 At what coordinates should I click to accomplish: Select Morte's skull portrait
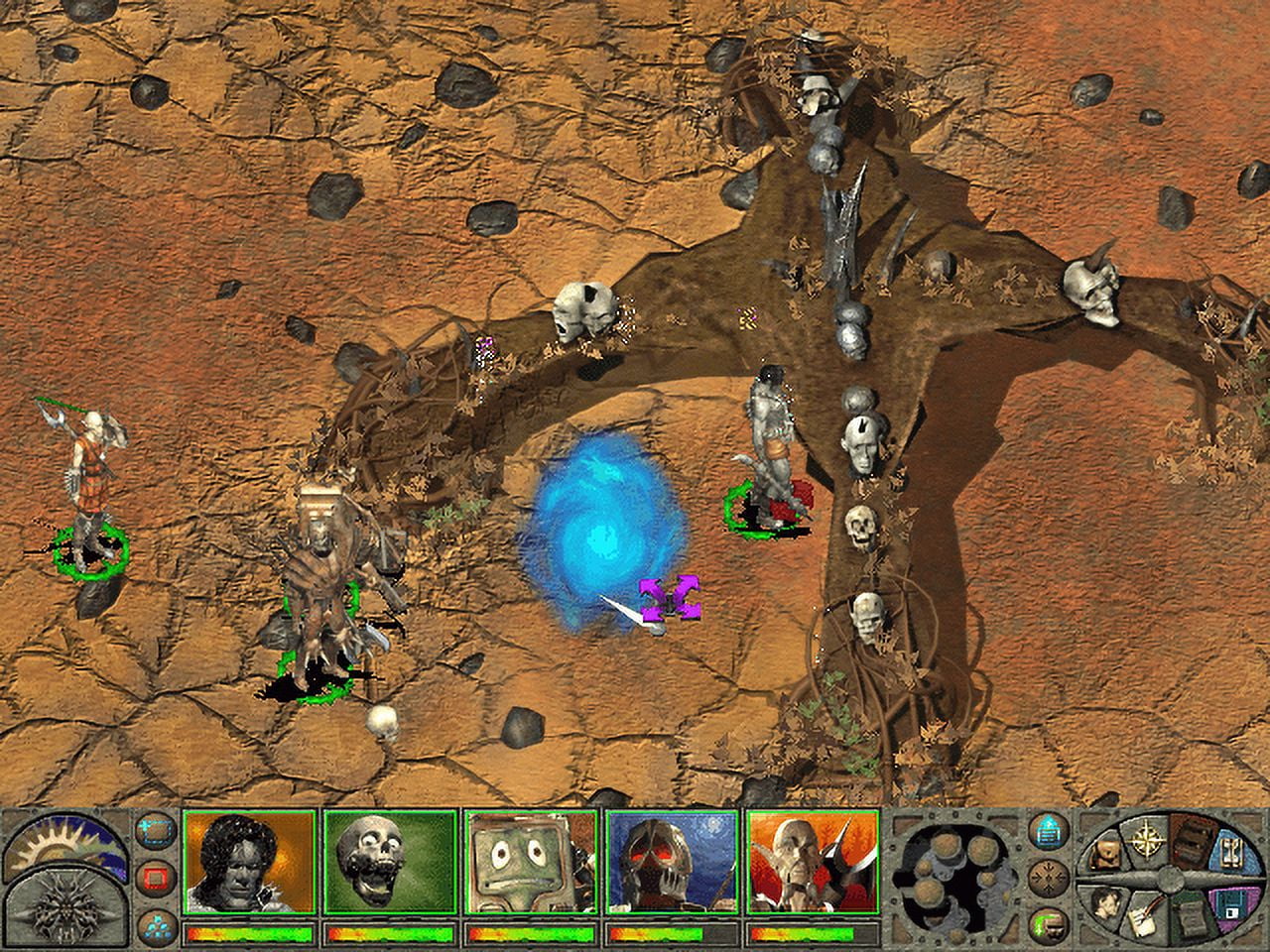click(390, 861)
